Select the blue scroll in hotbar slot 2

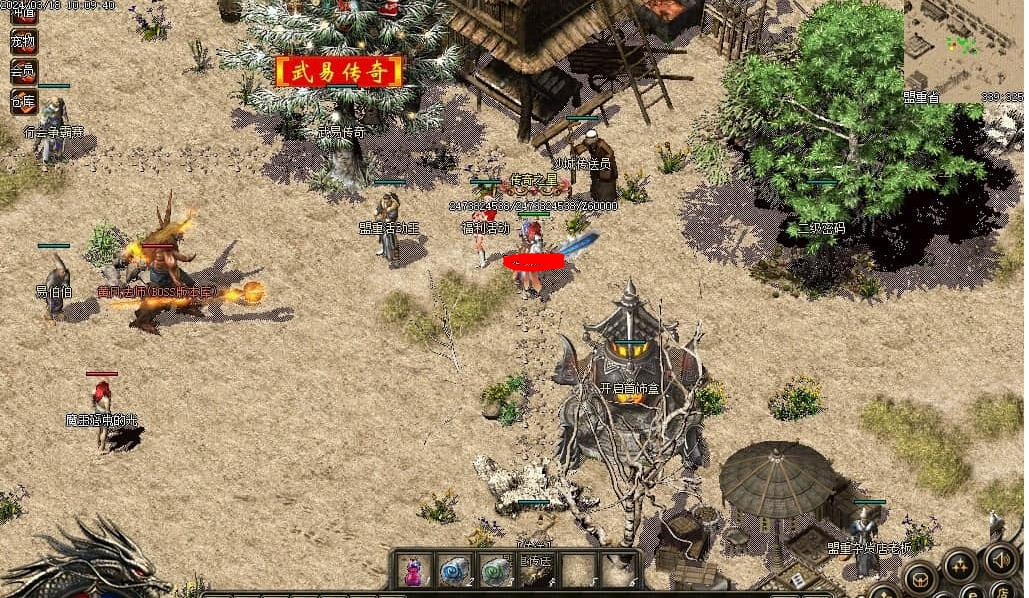tap(452, 571)
